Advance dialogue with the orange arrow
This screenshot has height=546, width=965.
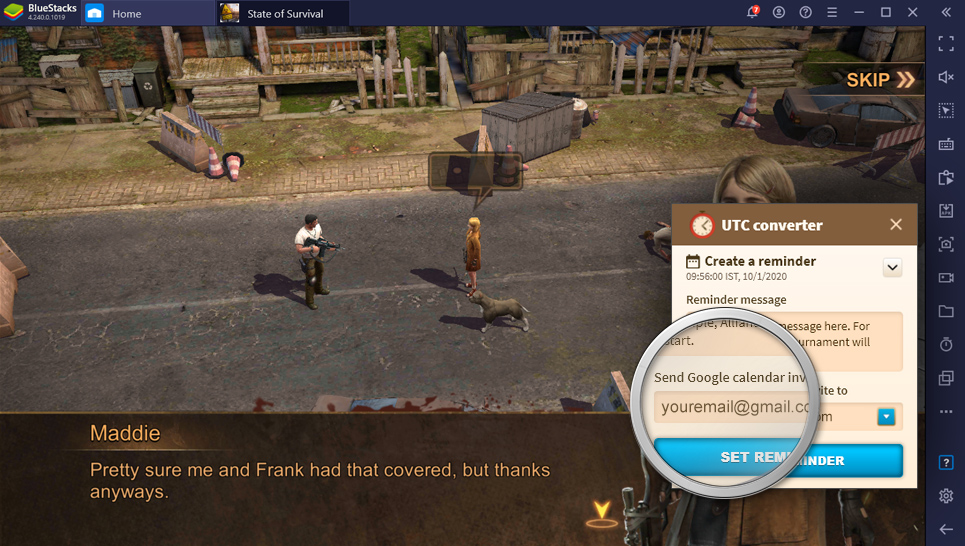coord(601,513)
